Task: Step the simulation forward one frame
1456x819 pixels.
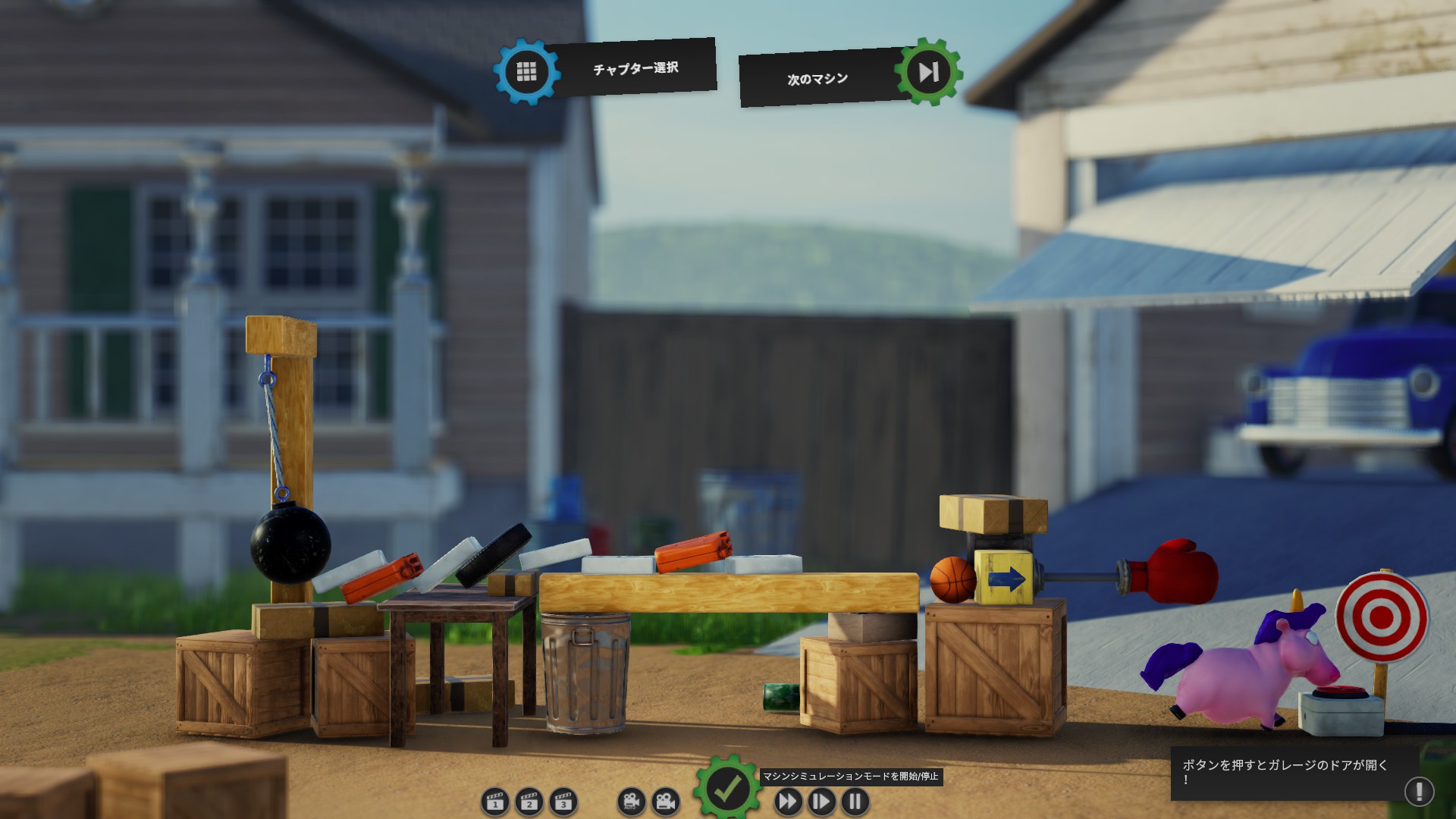Action: coord(821,802)
